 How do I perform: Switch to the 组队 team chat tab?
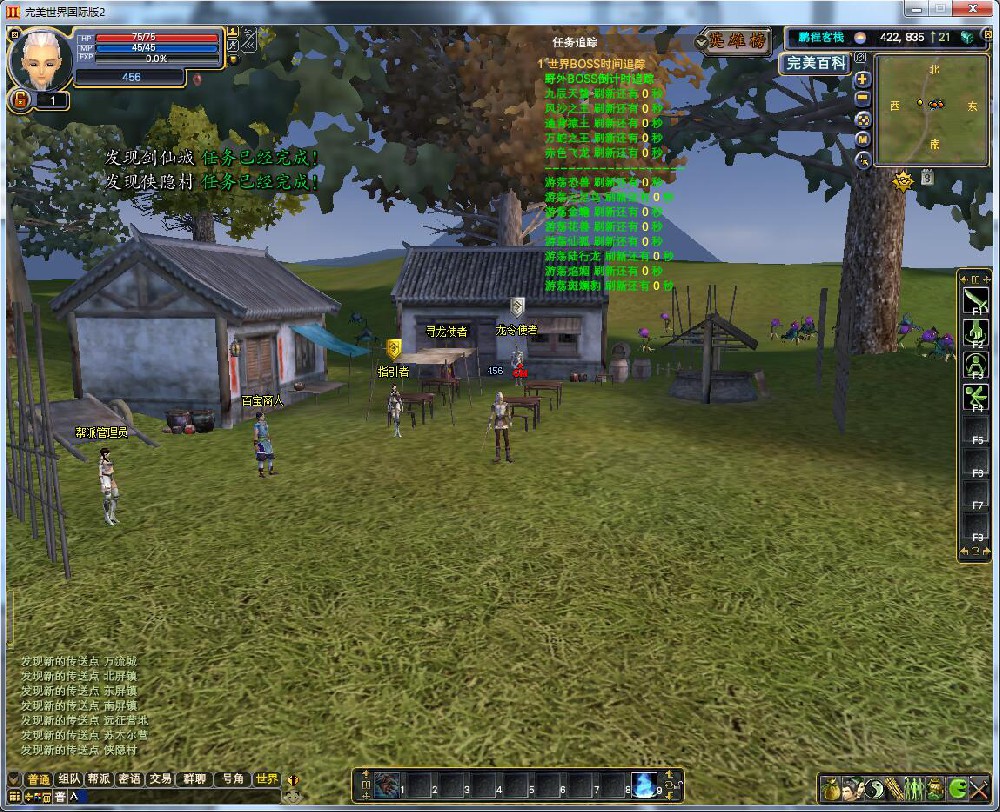tap(69, 779)
